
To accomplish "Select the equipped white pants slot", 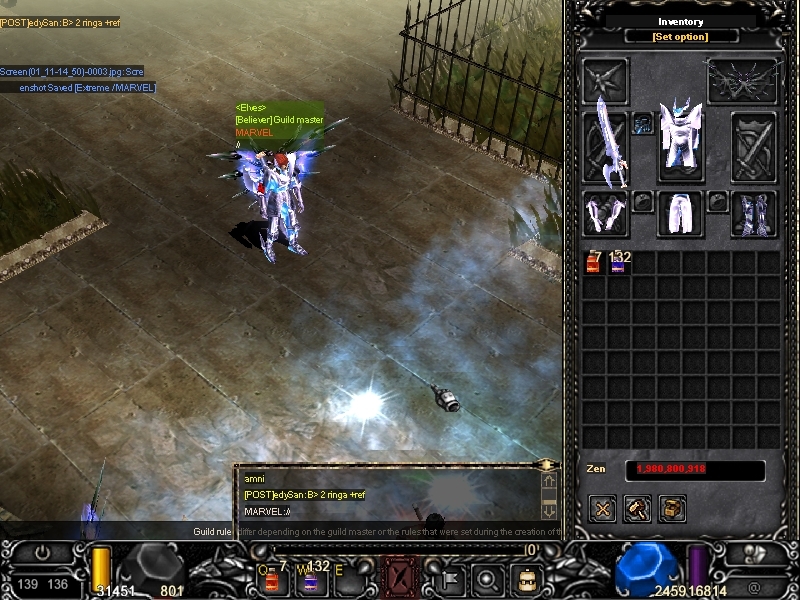I will coord(680,213).
